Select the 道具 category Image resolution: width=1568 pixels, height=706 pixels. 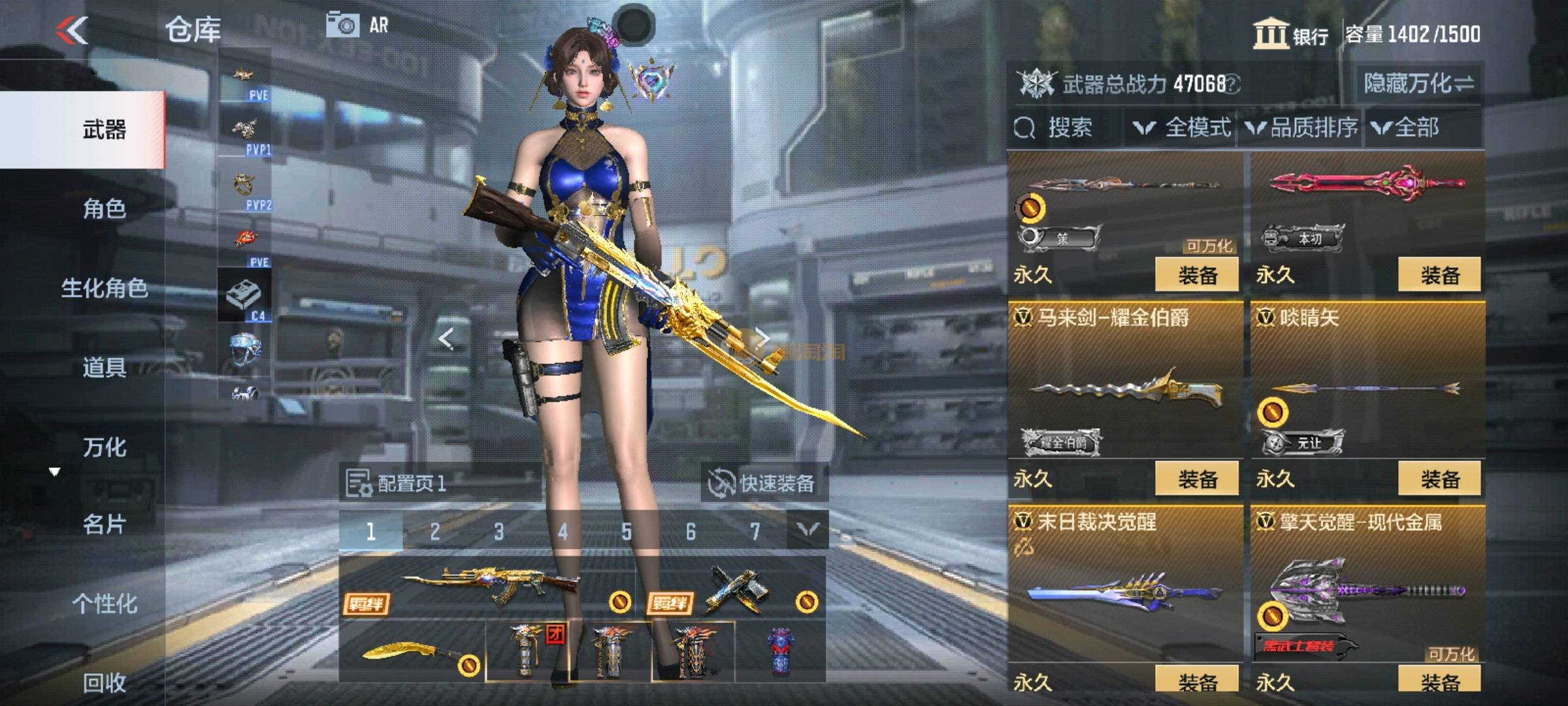coord(105,367)
